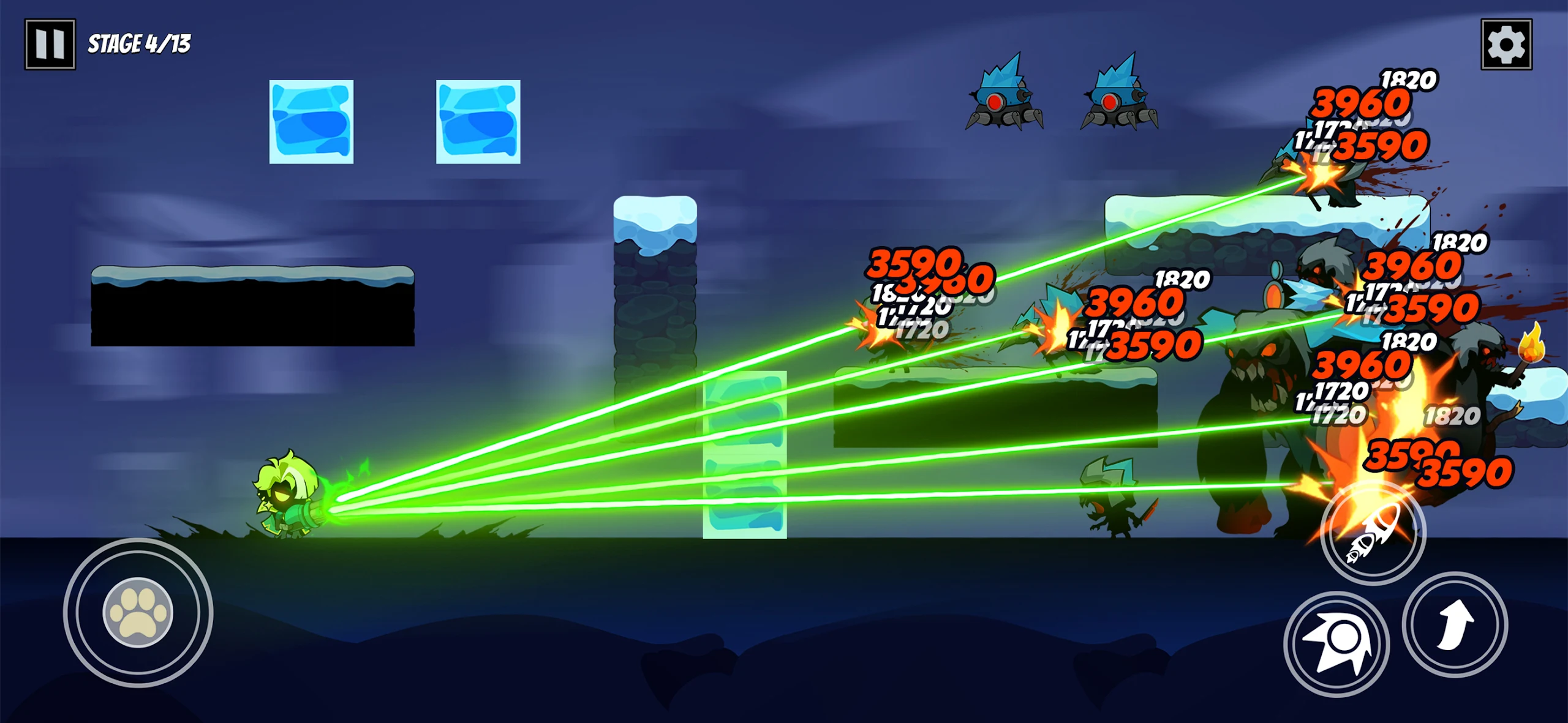This screenshot has width=1568, height=723.
Task: Pause the game
Action: click(x=50, y=44)
